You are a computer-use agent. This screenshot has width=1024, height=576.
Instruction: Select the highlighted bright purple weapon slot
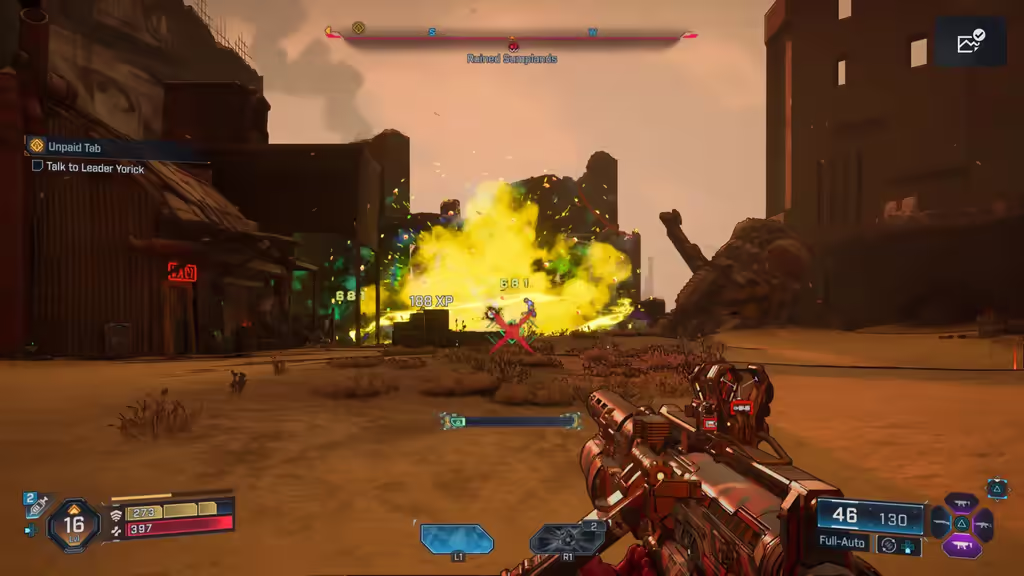point(961,546)
